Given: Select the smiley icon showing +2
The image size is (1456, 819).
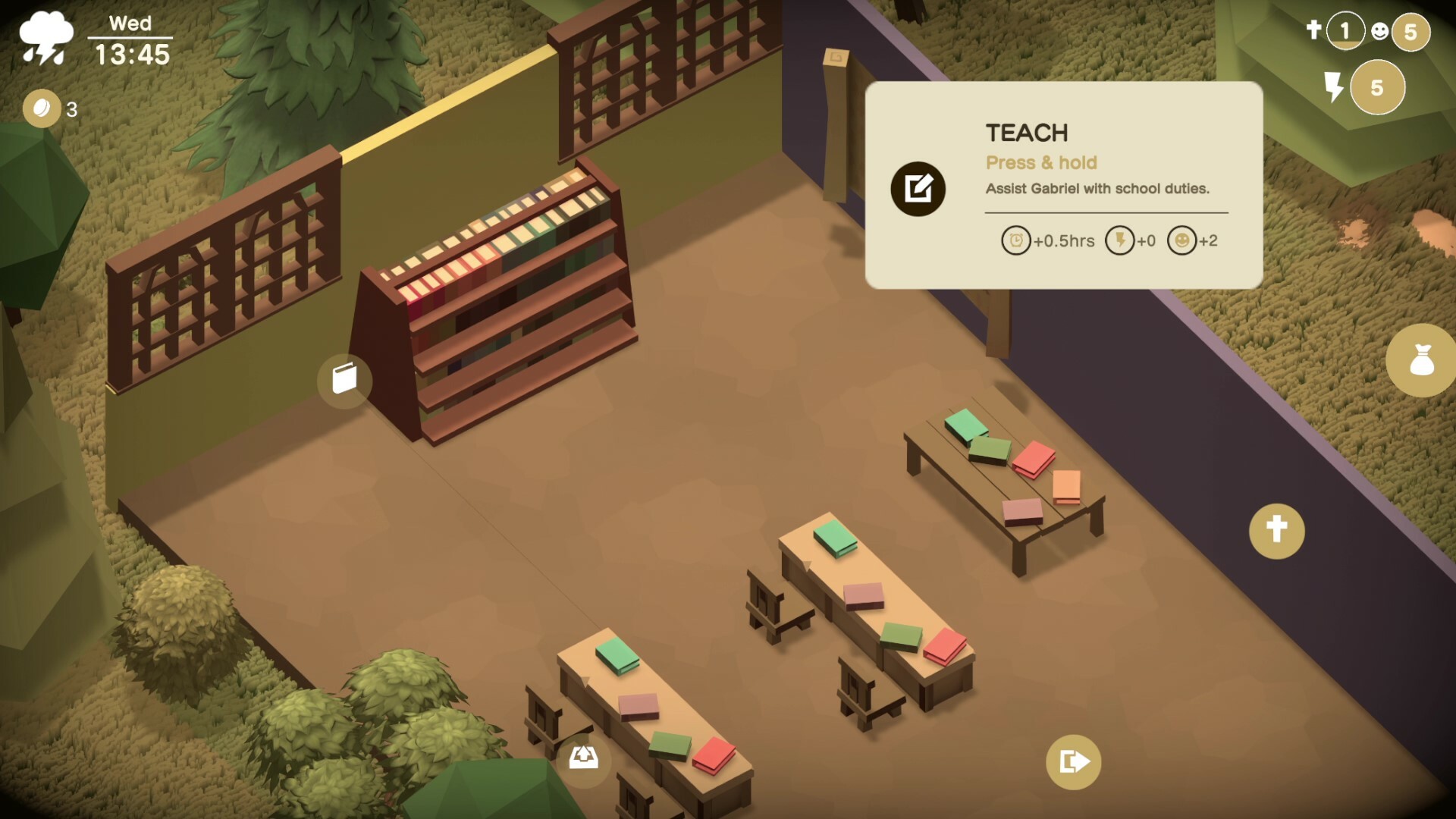Looking at the screenshot, I should (1183, 241).
